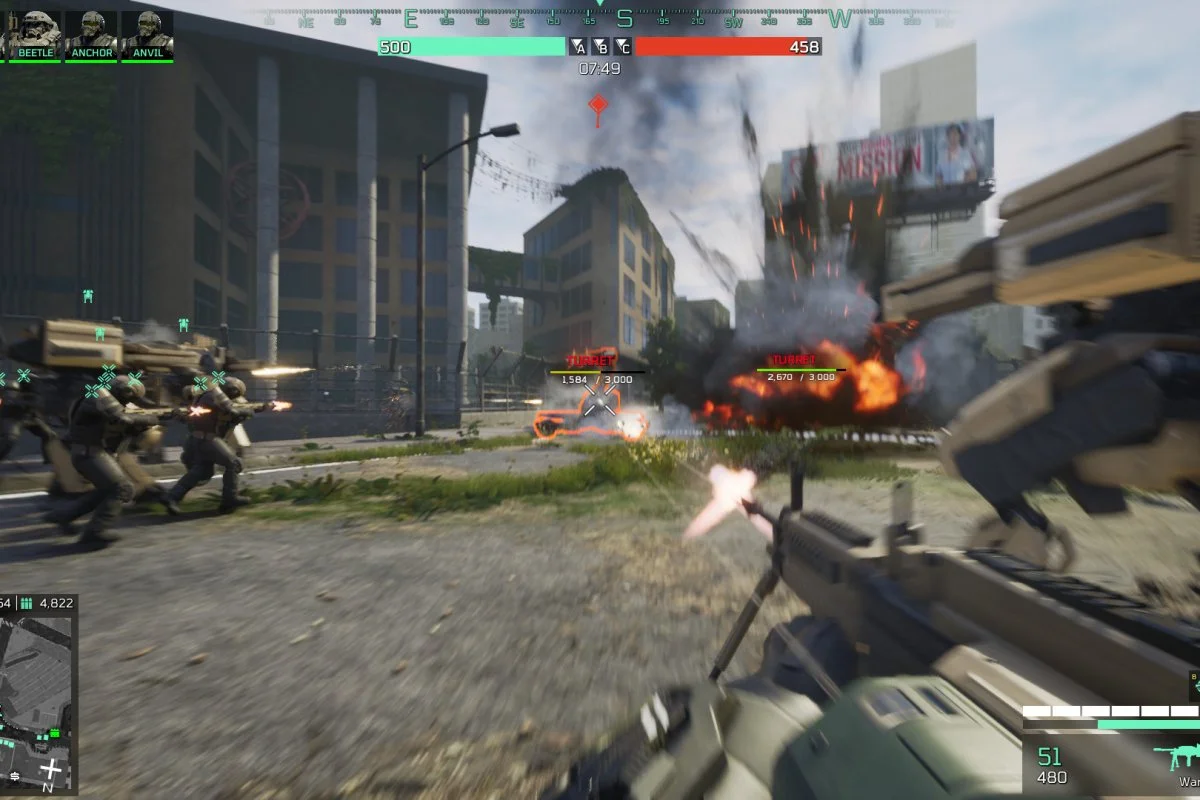Click the green ammo supply icon above minimap
This screenshot has height=800, width=1200.
point(27,603)
